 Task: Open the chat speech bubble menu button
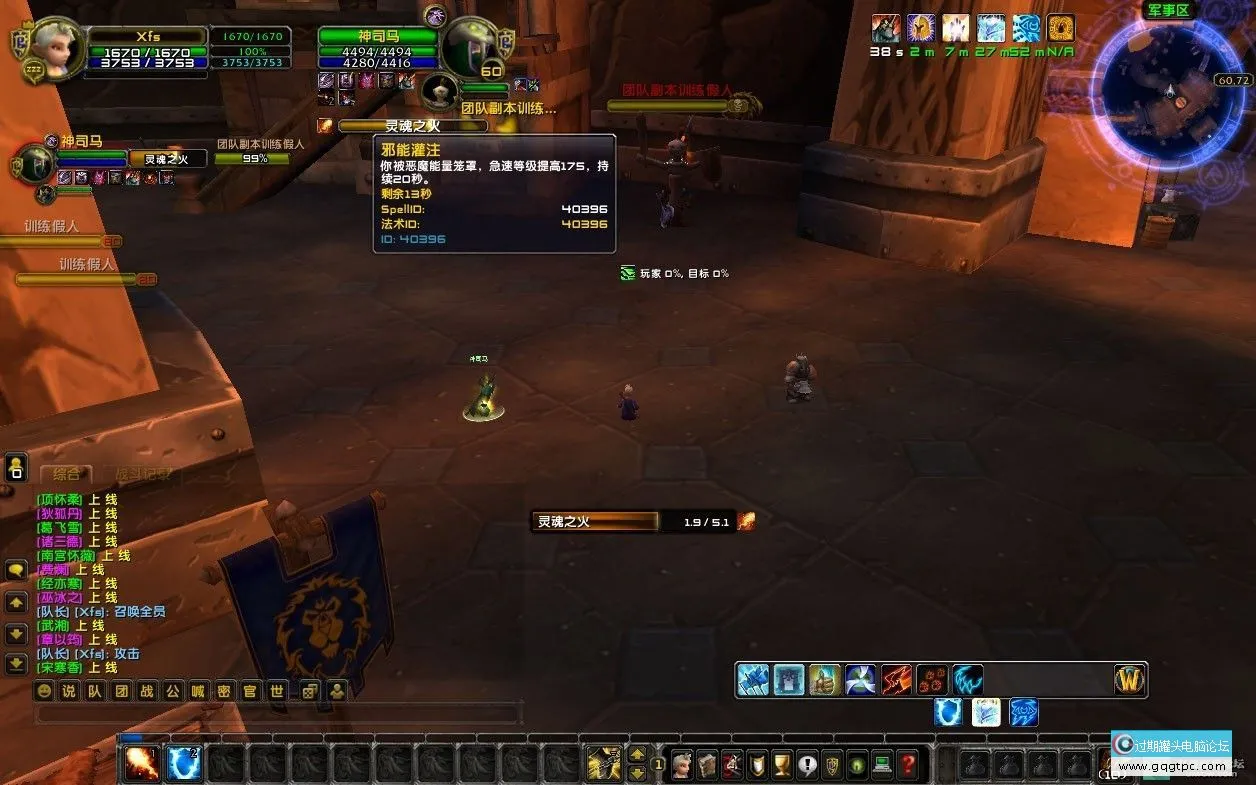pyautogui.click(x=16, y=570)
